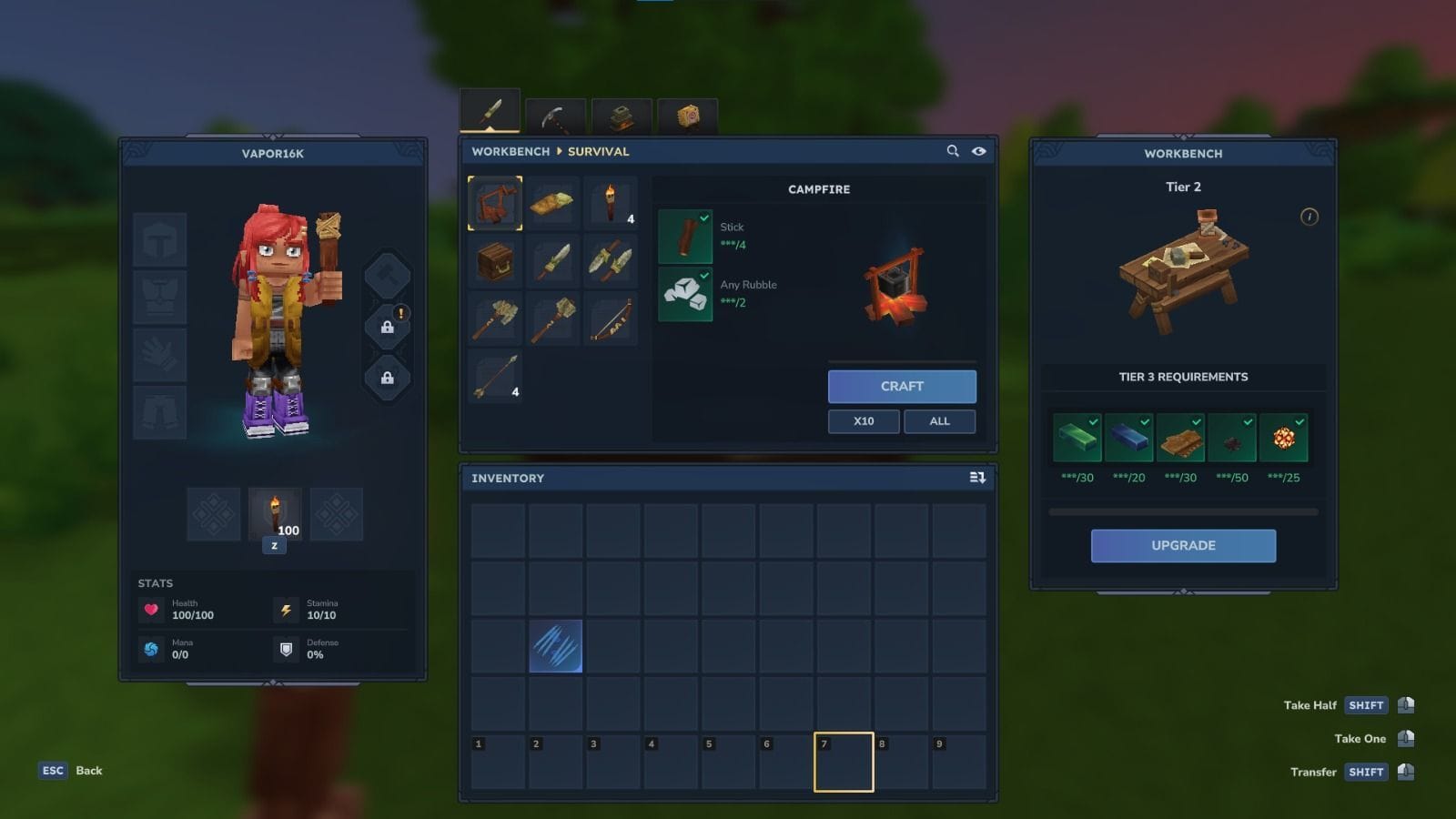Click the upper padlock toggle near the character
Image resolution: width=1456 pixels, height=819 pixels.
pos(389,328)
